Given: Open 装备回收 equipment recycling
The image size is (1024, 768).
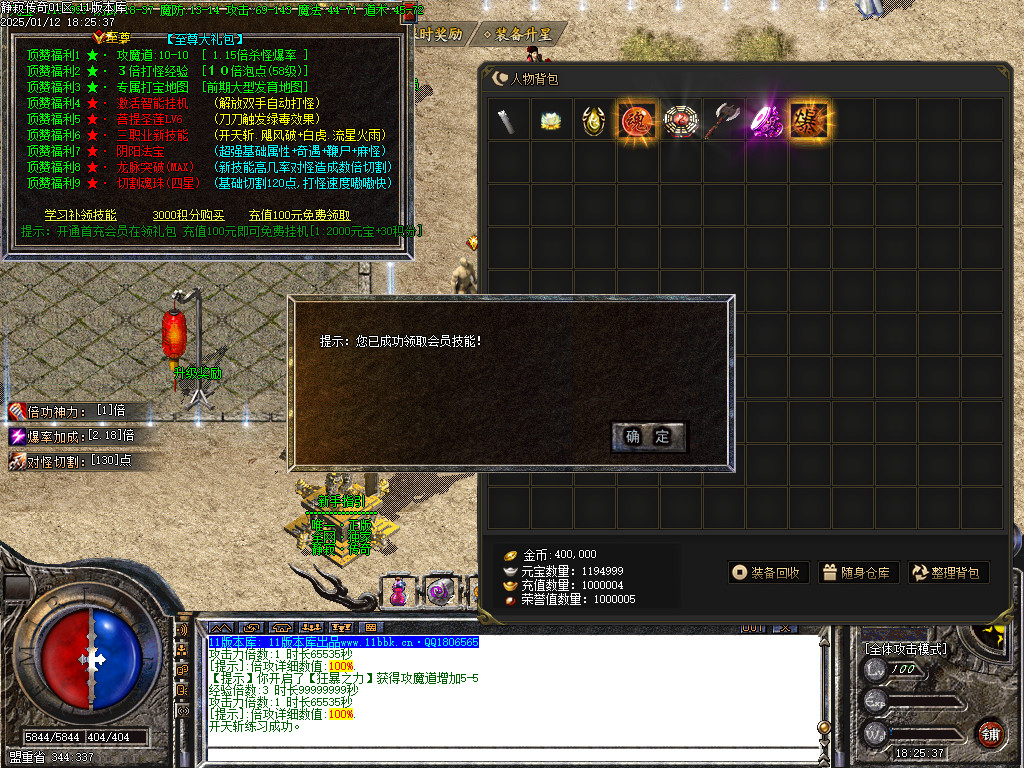Looking at the screenshot, I should pyautogui.click(x=767, y=573).
